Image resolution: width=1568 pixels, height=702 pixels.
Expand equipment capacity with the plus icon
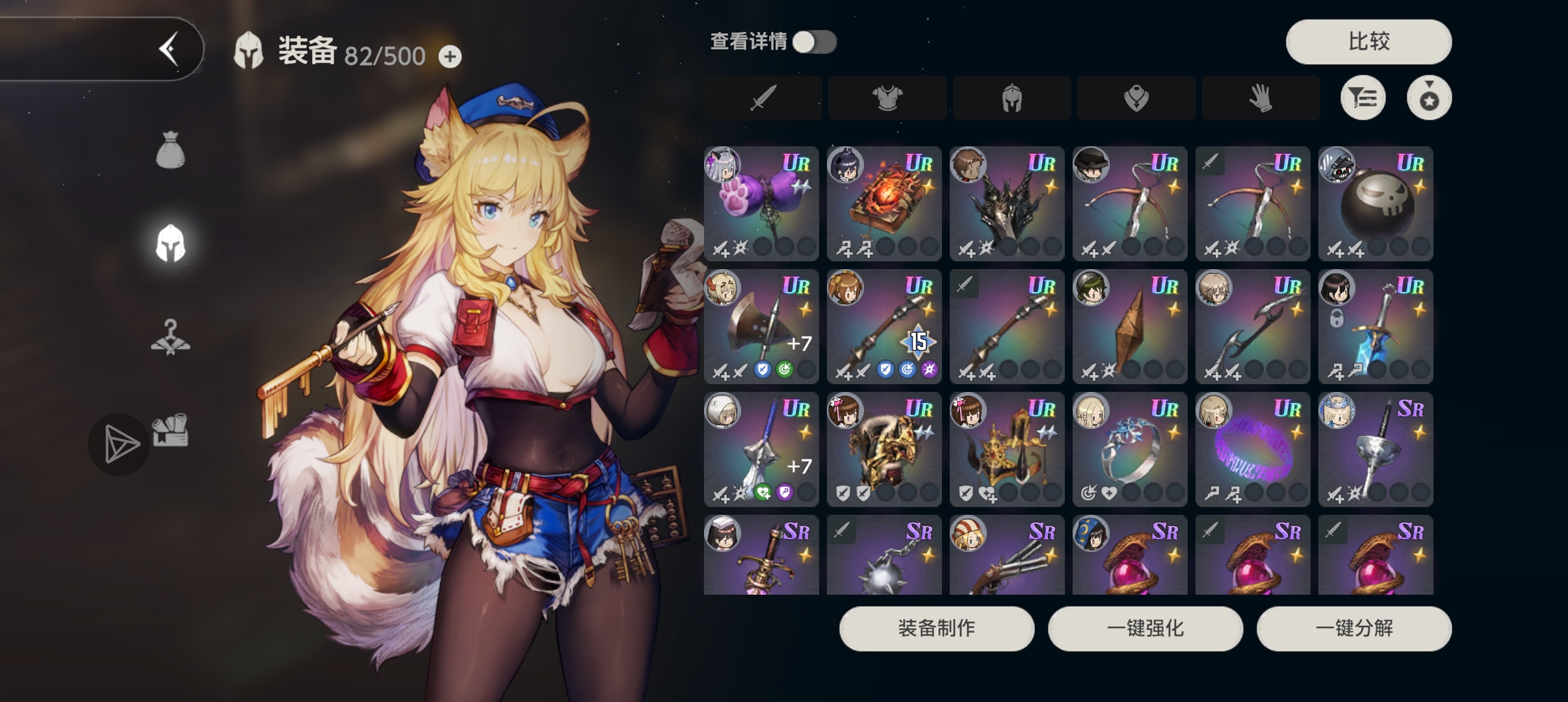click(450, 57)
